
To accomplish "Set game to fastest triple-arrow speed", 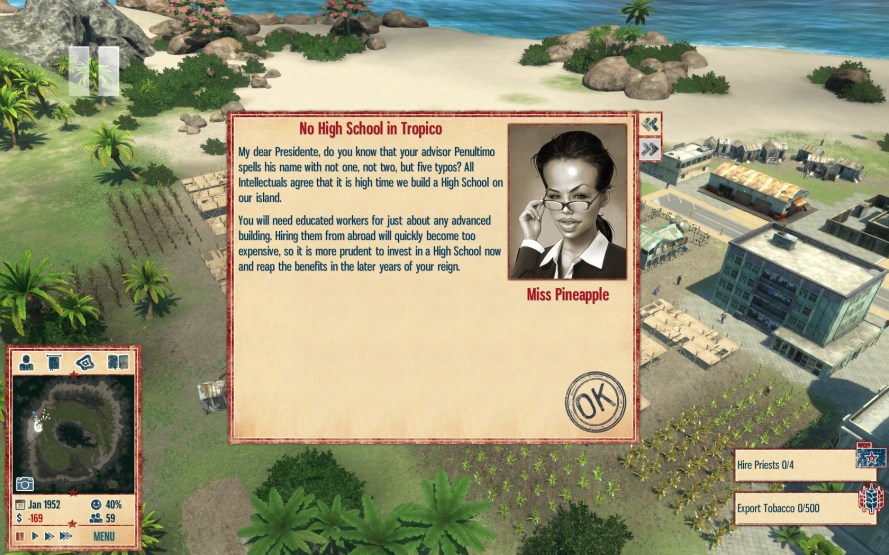I will pyautogui.click(x=66, y=536).
